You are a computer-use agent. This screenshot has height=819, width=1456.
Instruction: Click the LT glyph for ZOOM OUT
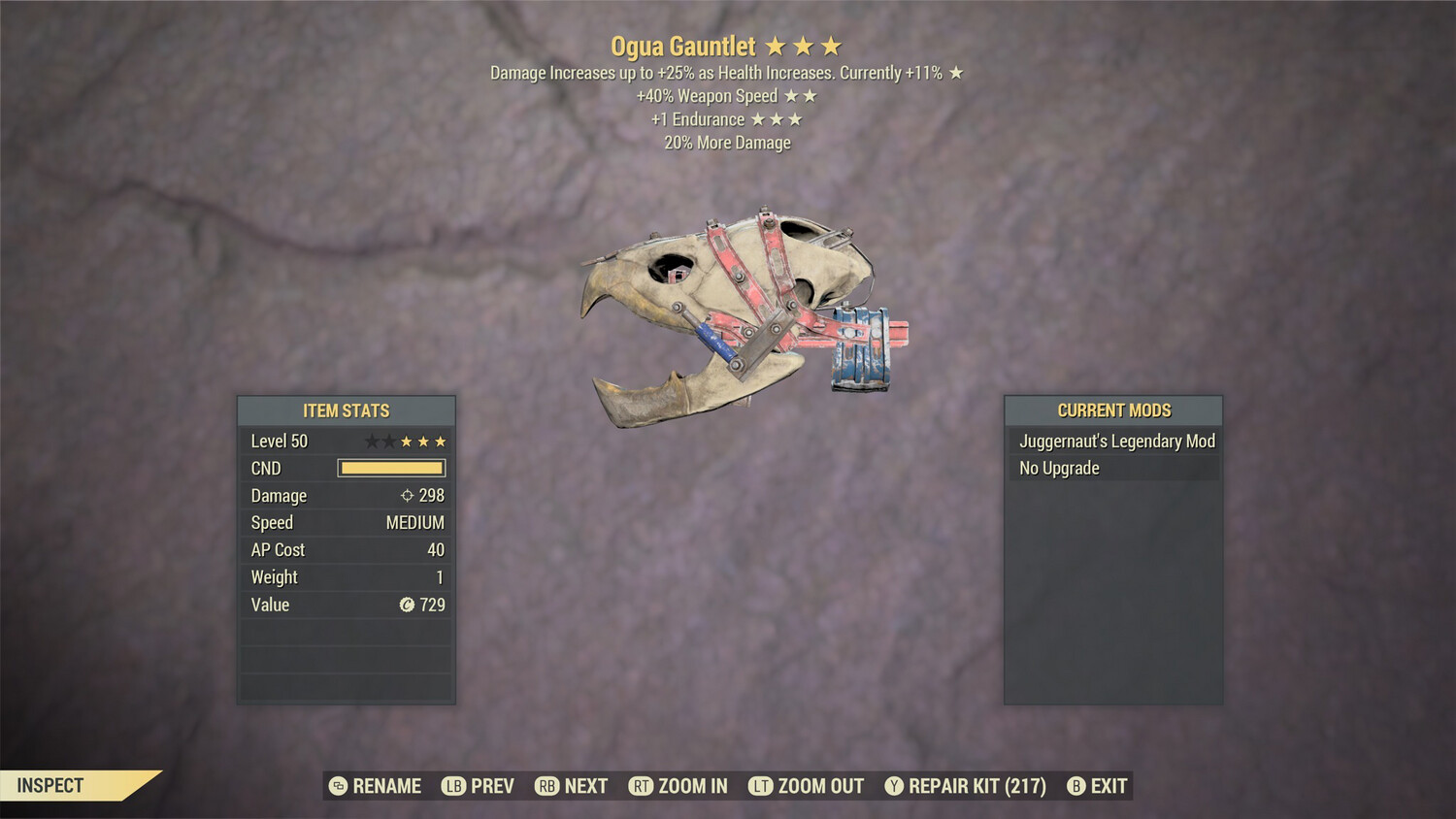(759, 786)
